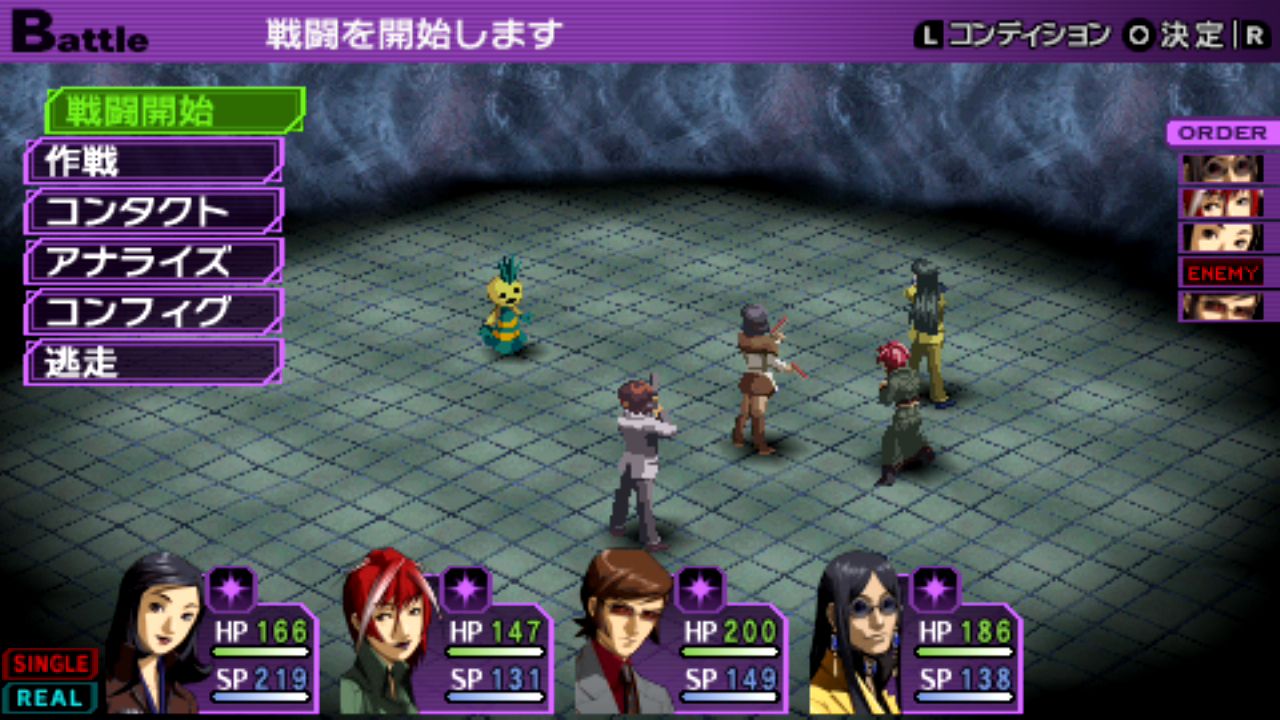The image size is (1280, 720).
Task: Choose 逃走 to escape the battle
Action: click(153, 362)
